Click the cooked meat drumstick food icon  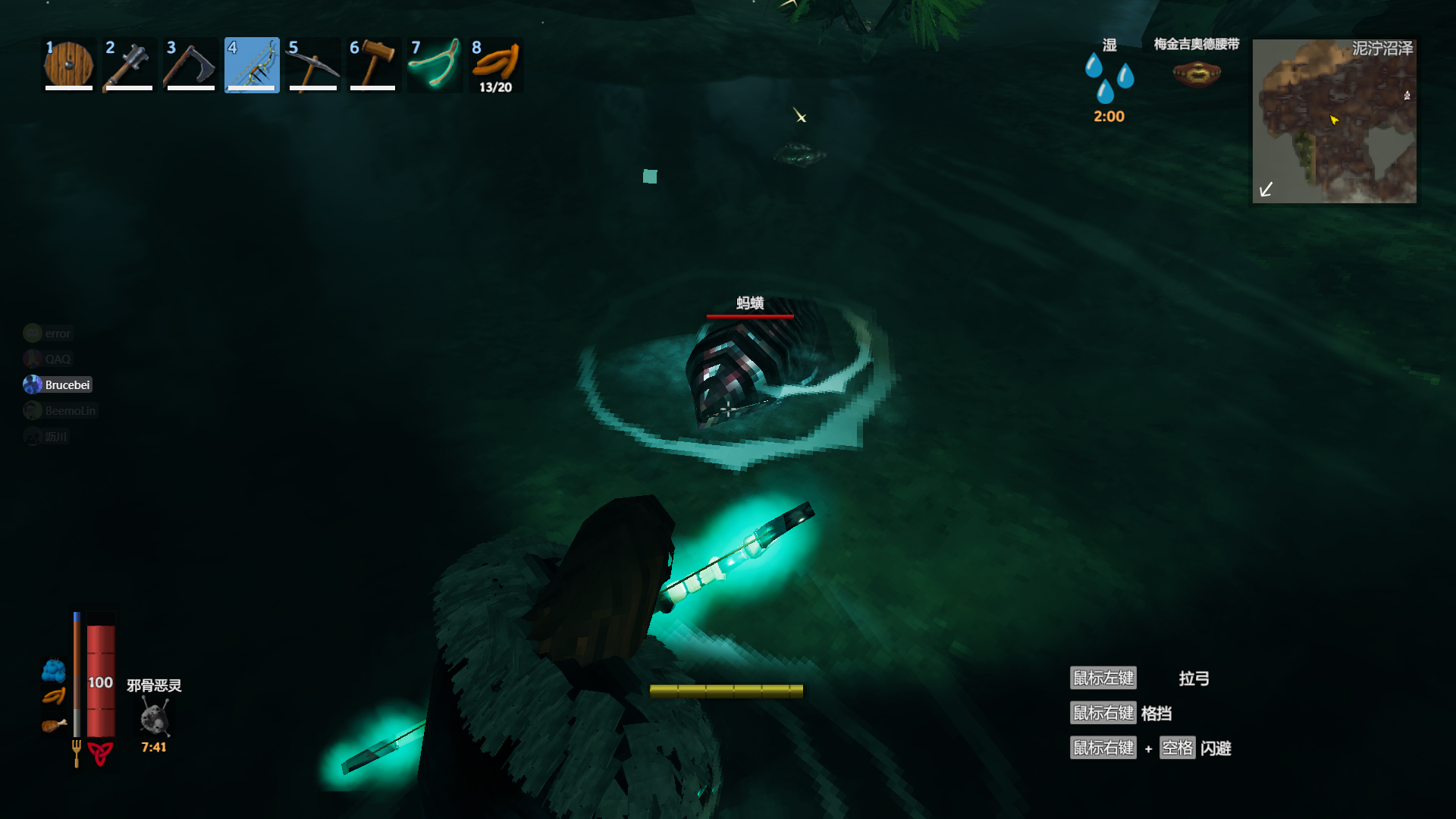point(53,726)
